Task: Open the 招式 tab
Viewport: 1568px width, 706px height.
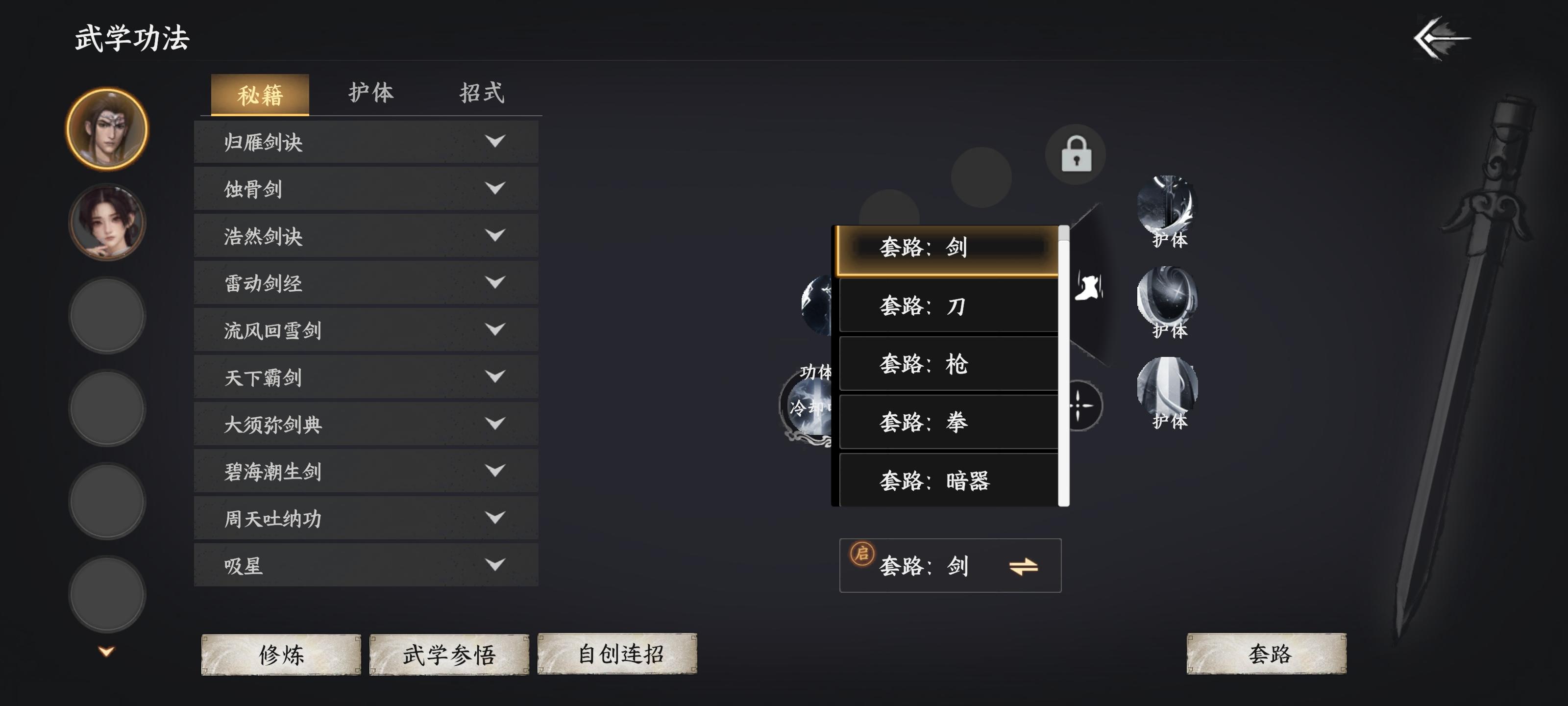Action: (x=482, y=93)
